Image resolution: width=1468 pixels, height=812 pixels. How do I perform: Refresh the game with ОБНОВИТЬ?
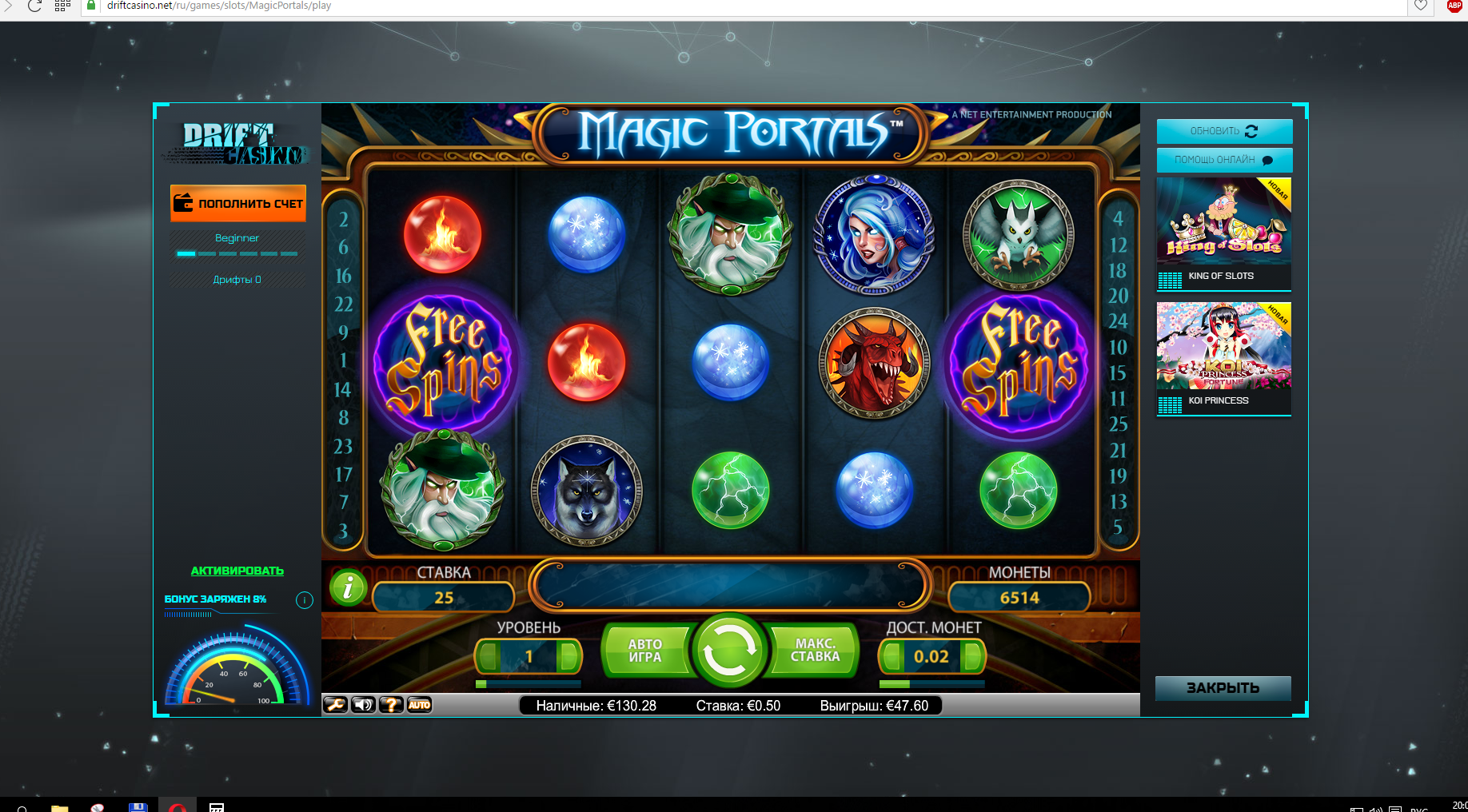tap(1223, 131)
